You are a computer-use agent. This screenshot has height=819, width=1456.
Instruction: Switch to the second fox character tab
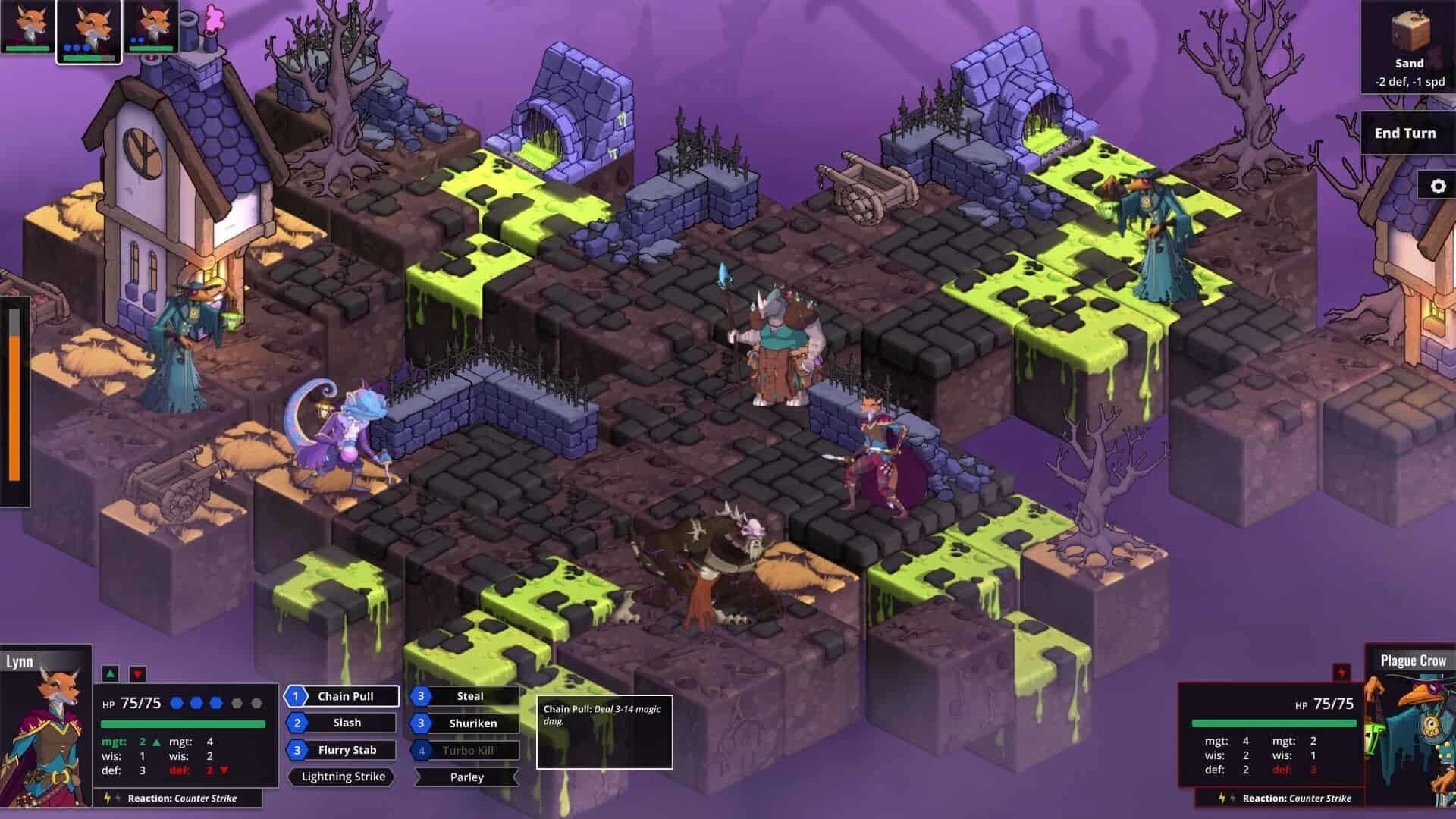coord(88,29)
